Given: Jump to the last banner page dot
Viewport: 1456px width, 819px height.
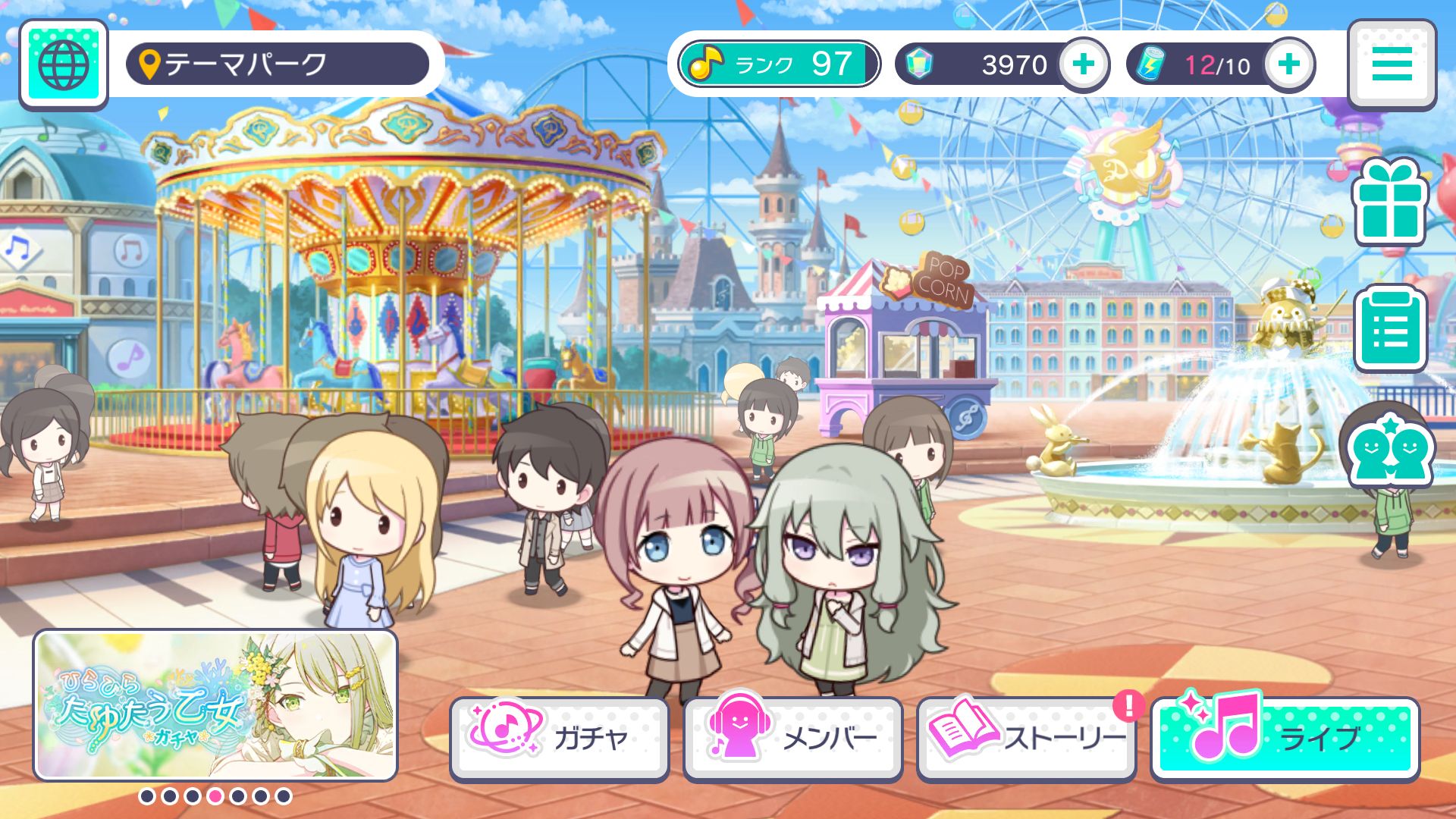Looking at the screenshot, I should tap(284, 796).
